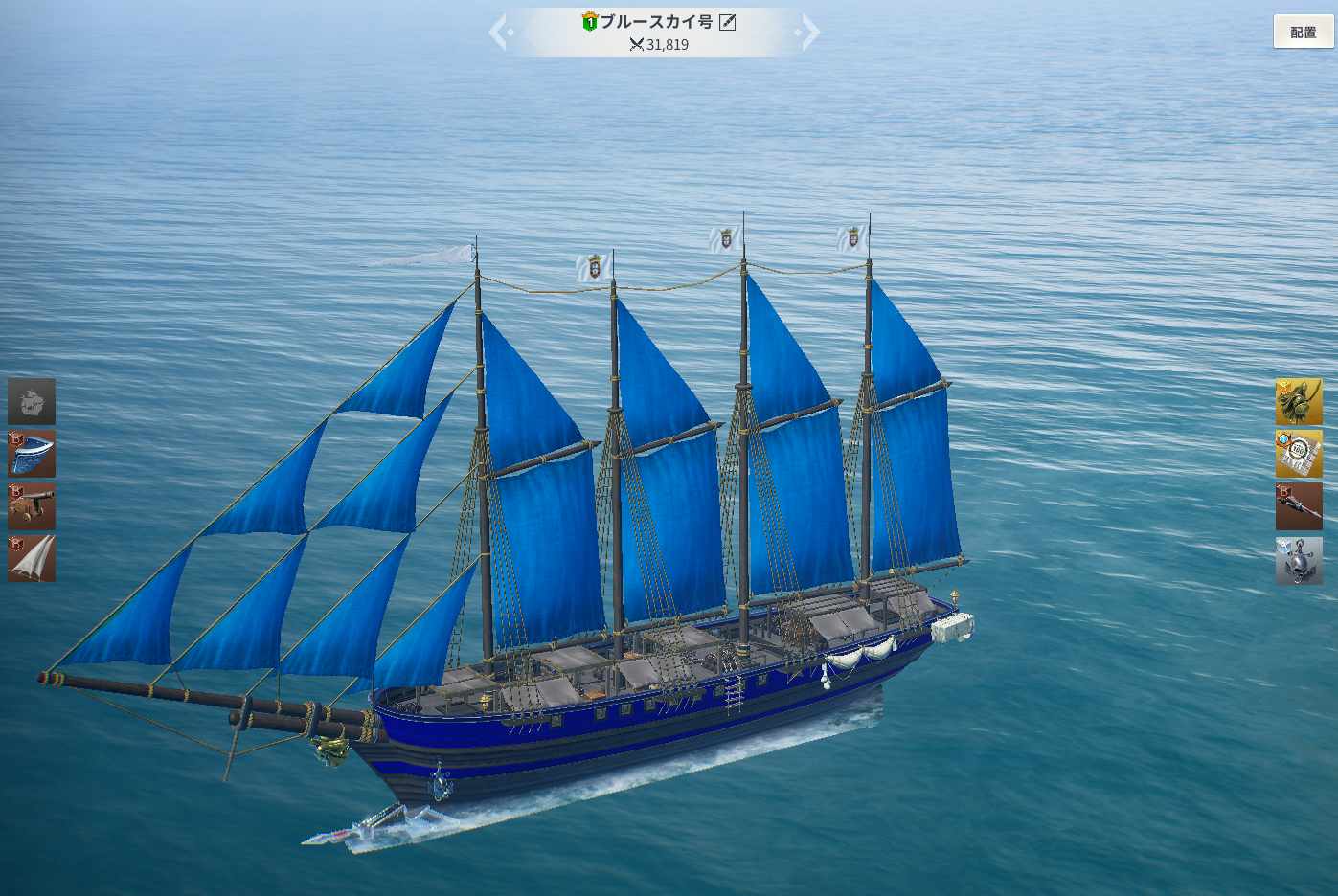Edit the ship name ブルースカイ号

pyautogui.click(x=728, y=22)
